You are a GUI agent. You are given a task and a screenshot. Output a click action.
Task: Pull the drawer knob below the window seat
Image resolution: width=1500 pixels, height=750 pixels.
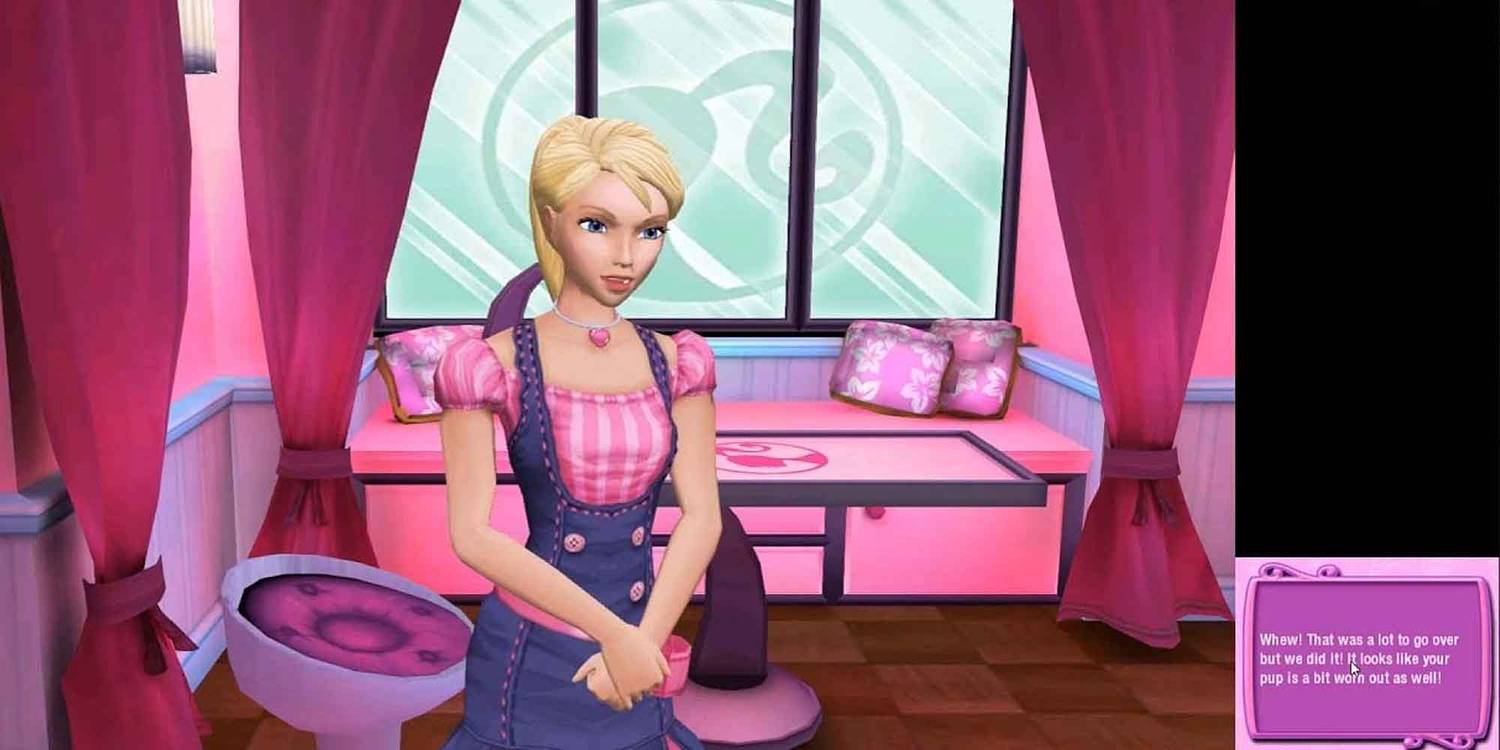pyautogui.click(x=877, y=513)
